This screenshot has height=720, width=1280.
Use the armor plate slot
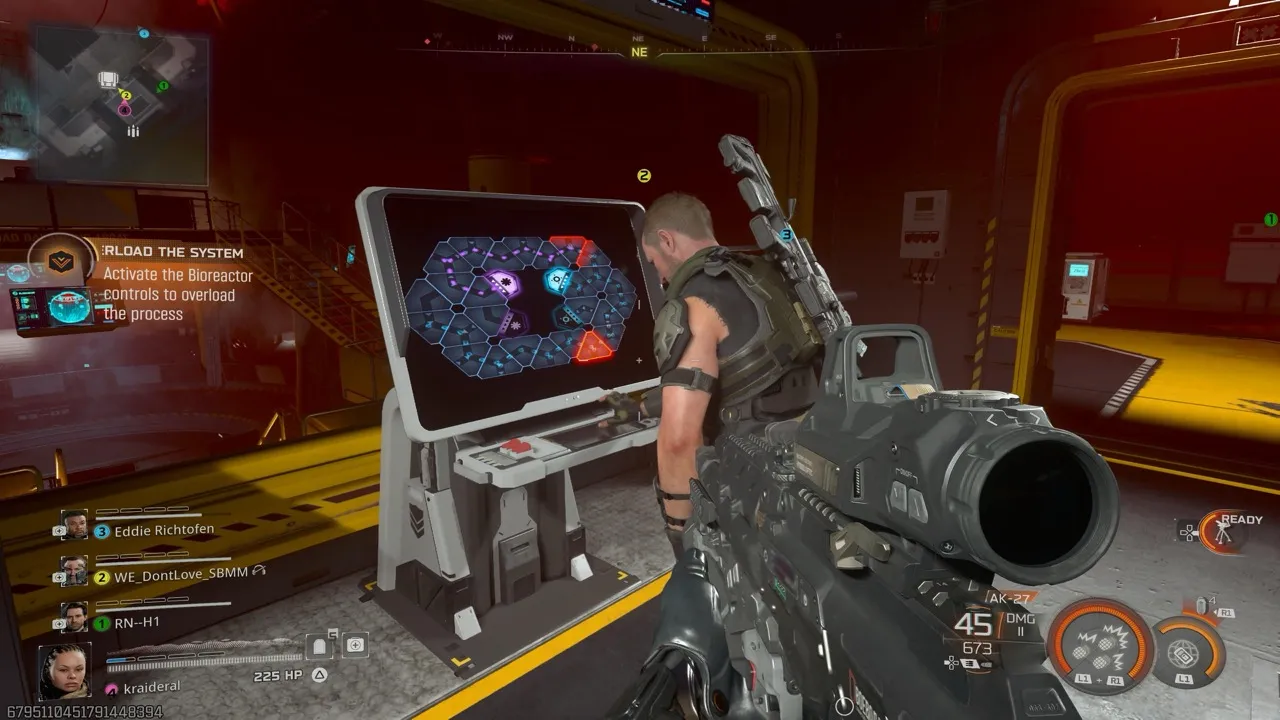pos(320,646)
